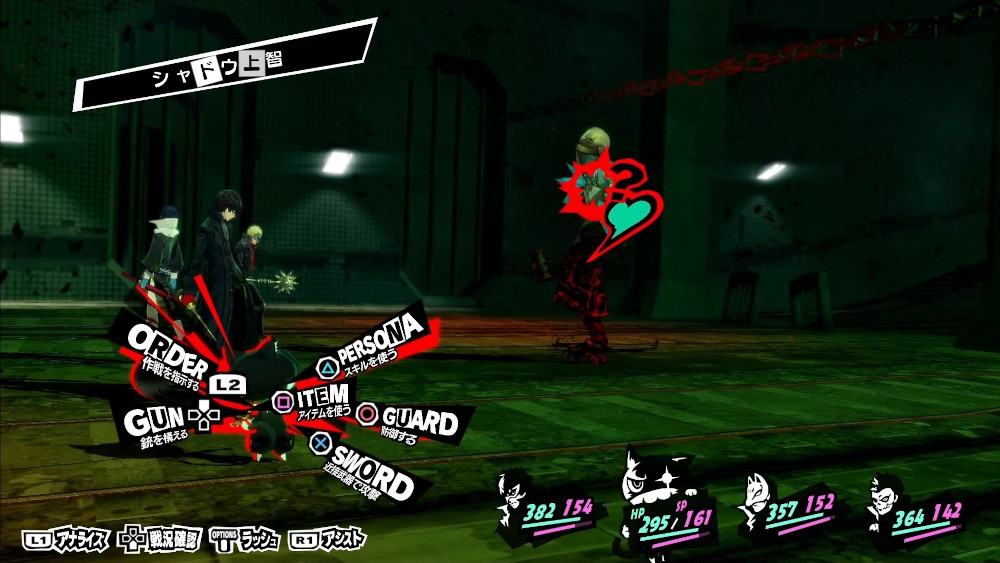
Task: Open the ORDER tactics command
Action: point(170,351)
